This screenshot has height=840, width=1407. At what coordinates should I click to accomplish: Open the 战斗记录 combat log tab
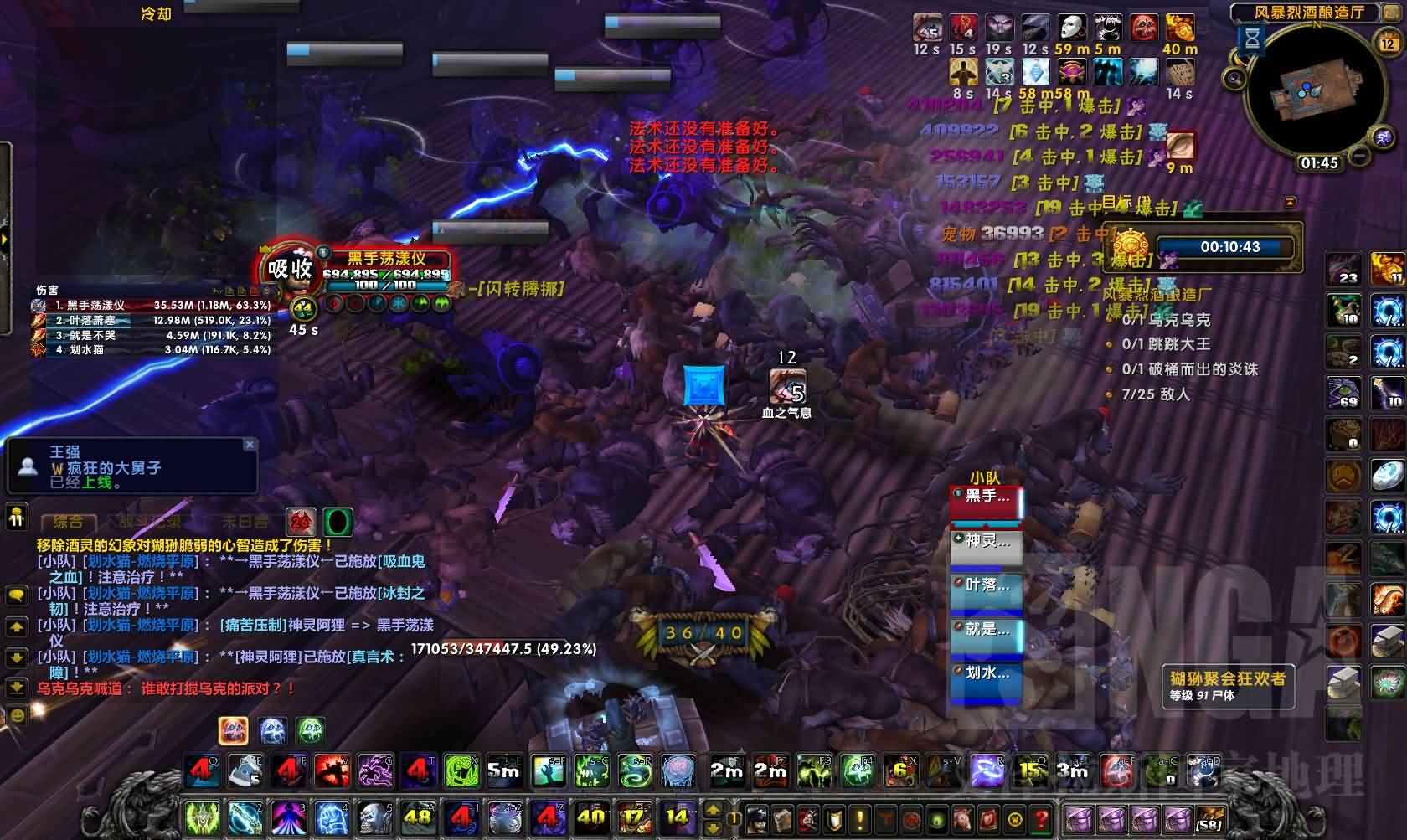click(x=151, y=523)
